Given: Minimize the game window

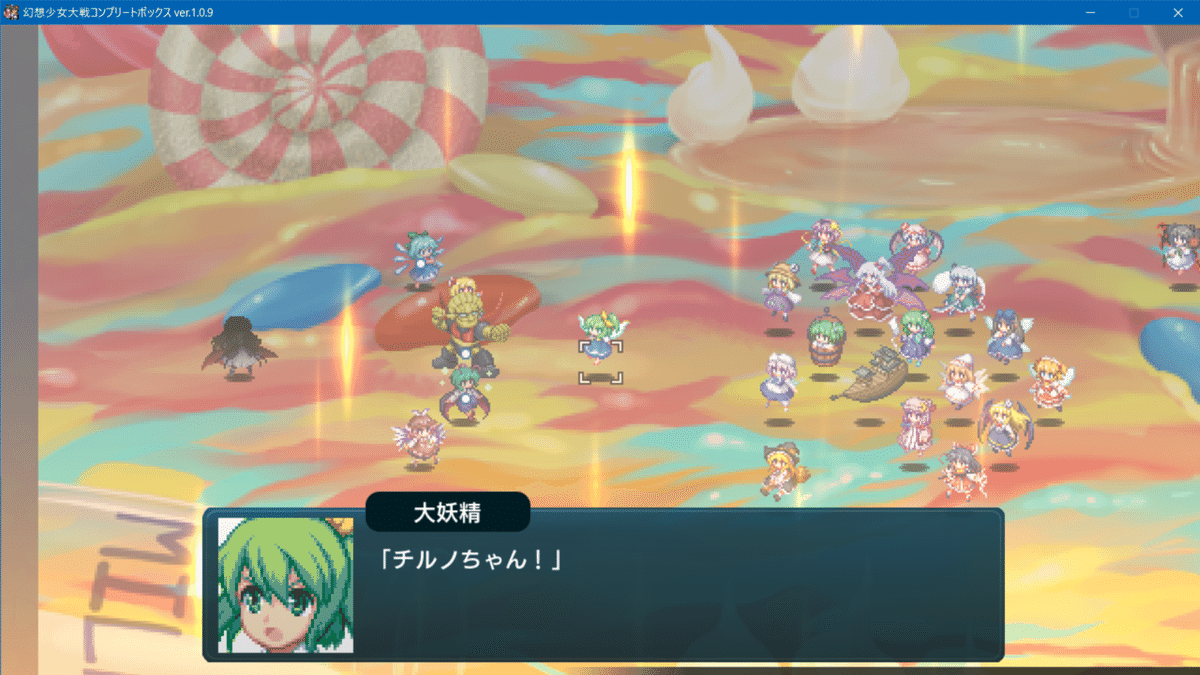Looking at the screenshot, I should 1090,12.
